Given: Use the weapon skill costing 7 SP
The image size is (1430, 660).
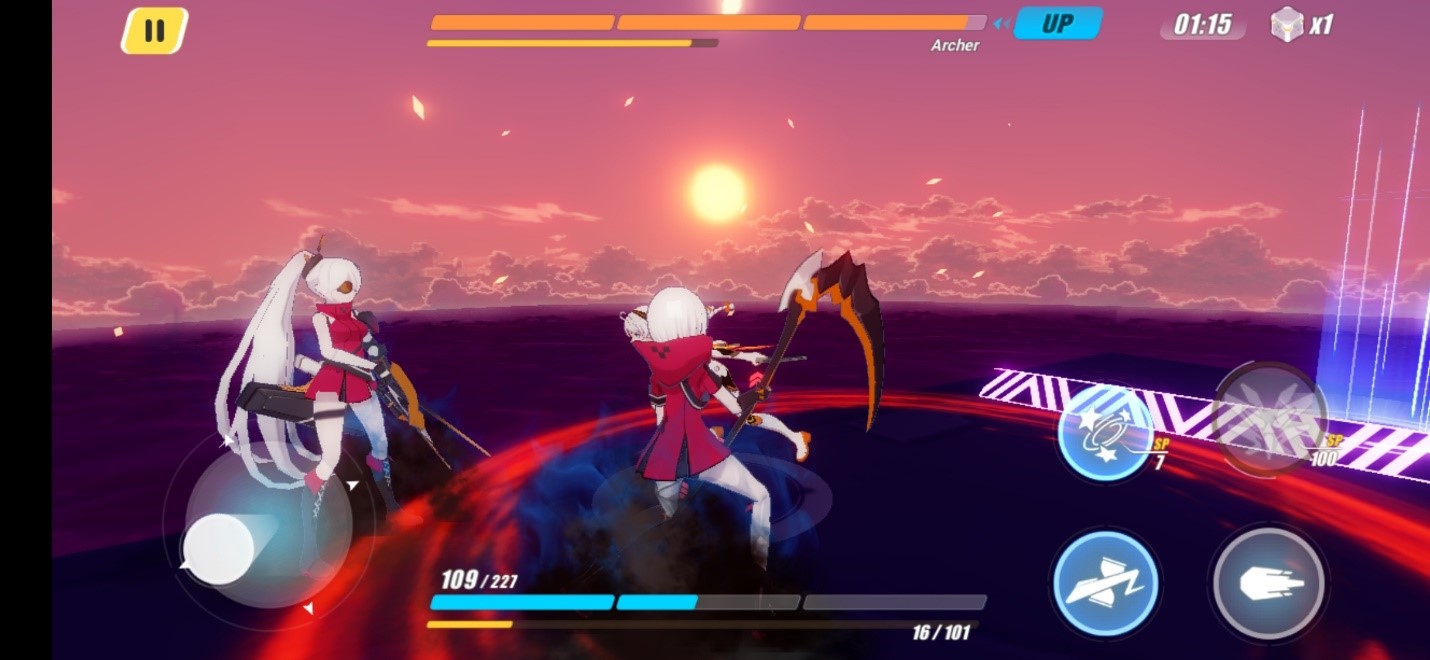Looking at the screenshot, I should pos(1105,432).
